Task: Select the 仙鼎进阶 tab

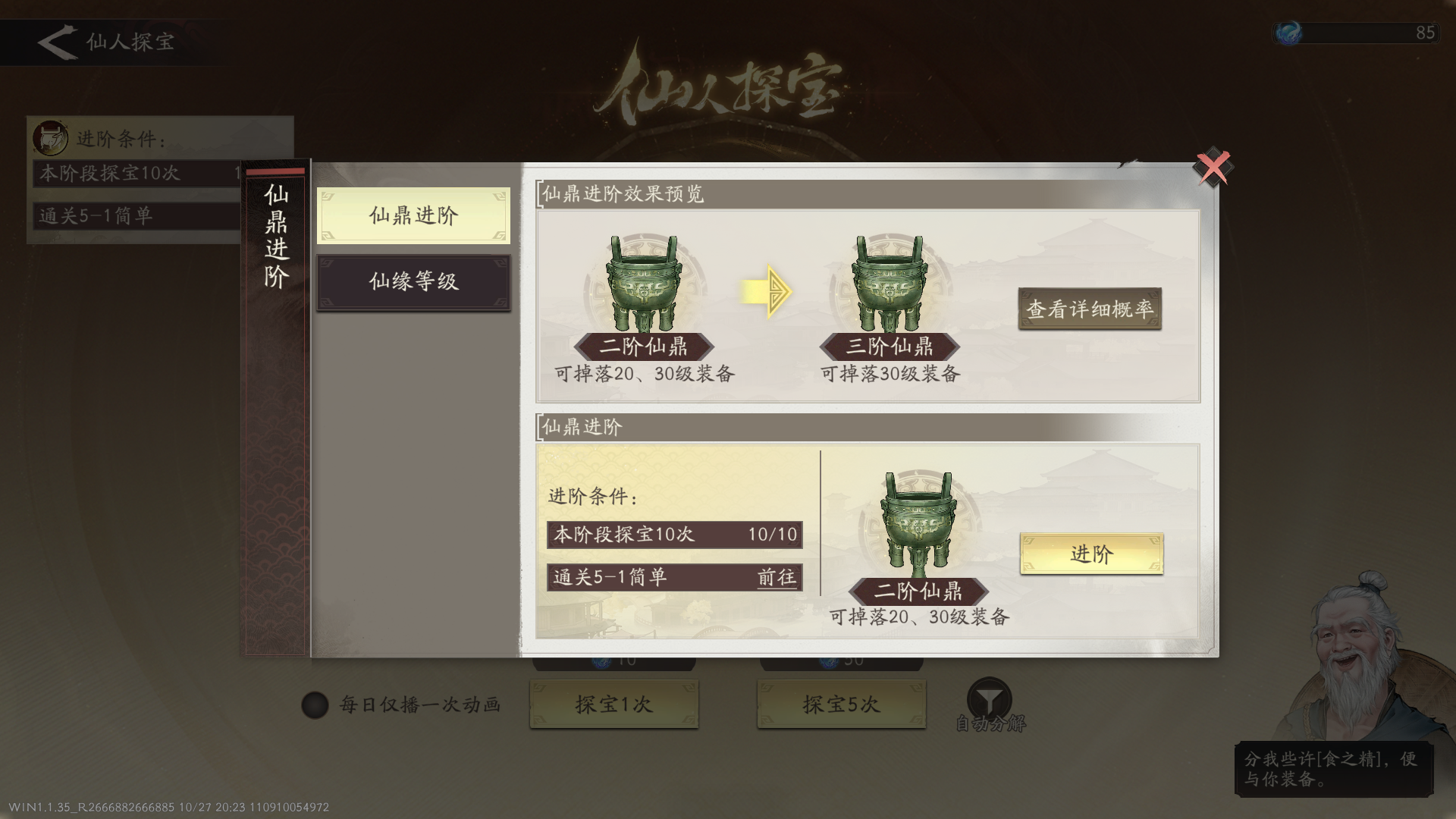Action: click(x=413, y=215)
